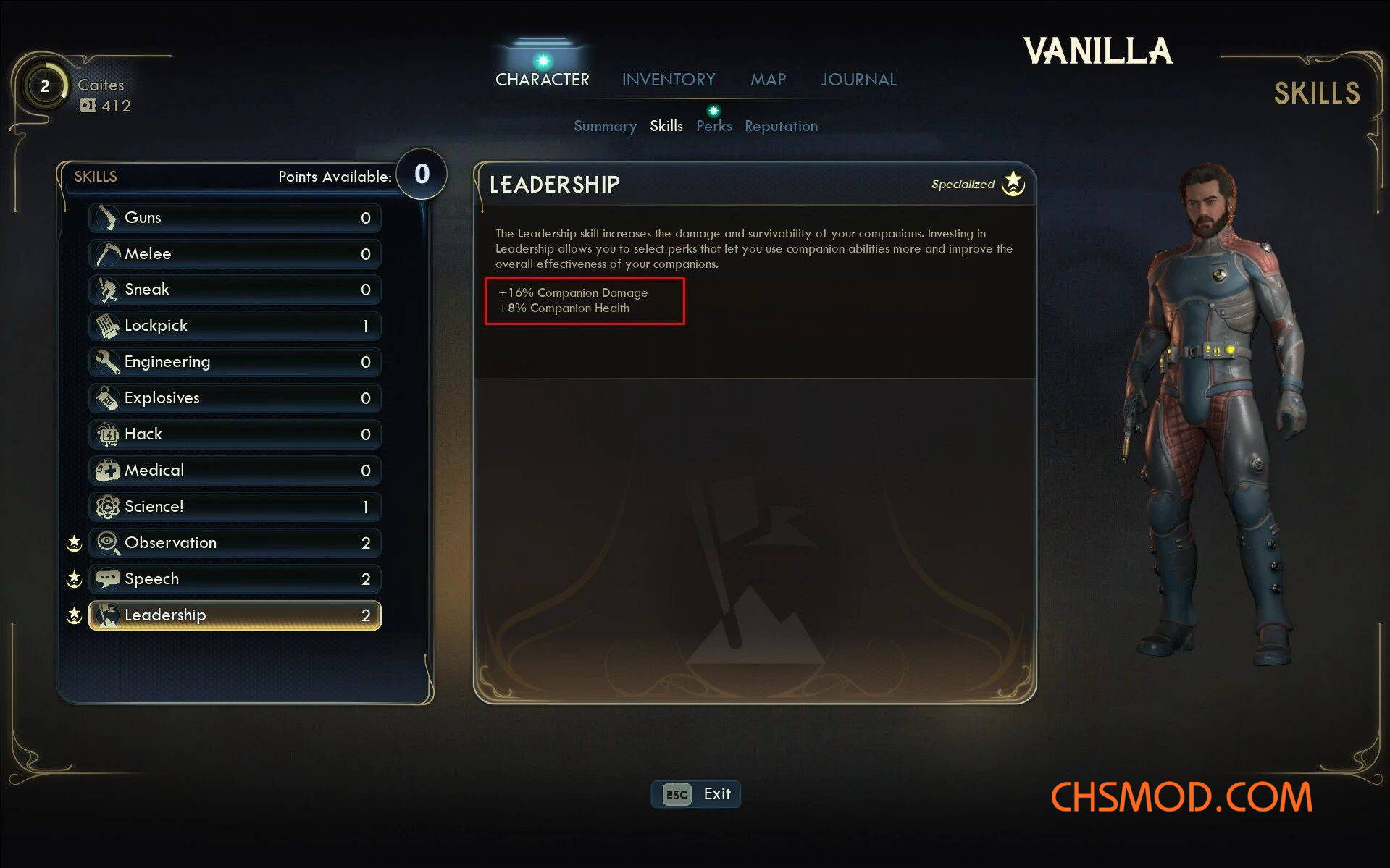
Task: Select the Speech skill
Action: [235, 579]
